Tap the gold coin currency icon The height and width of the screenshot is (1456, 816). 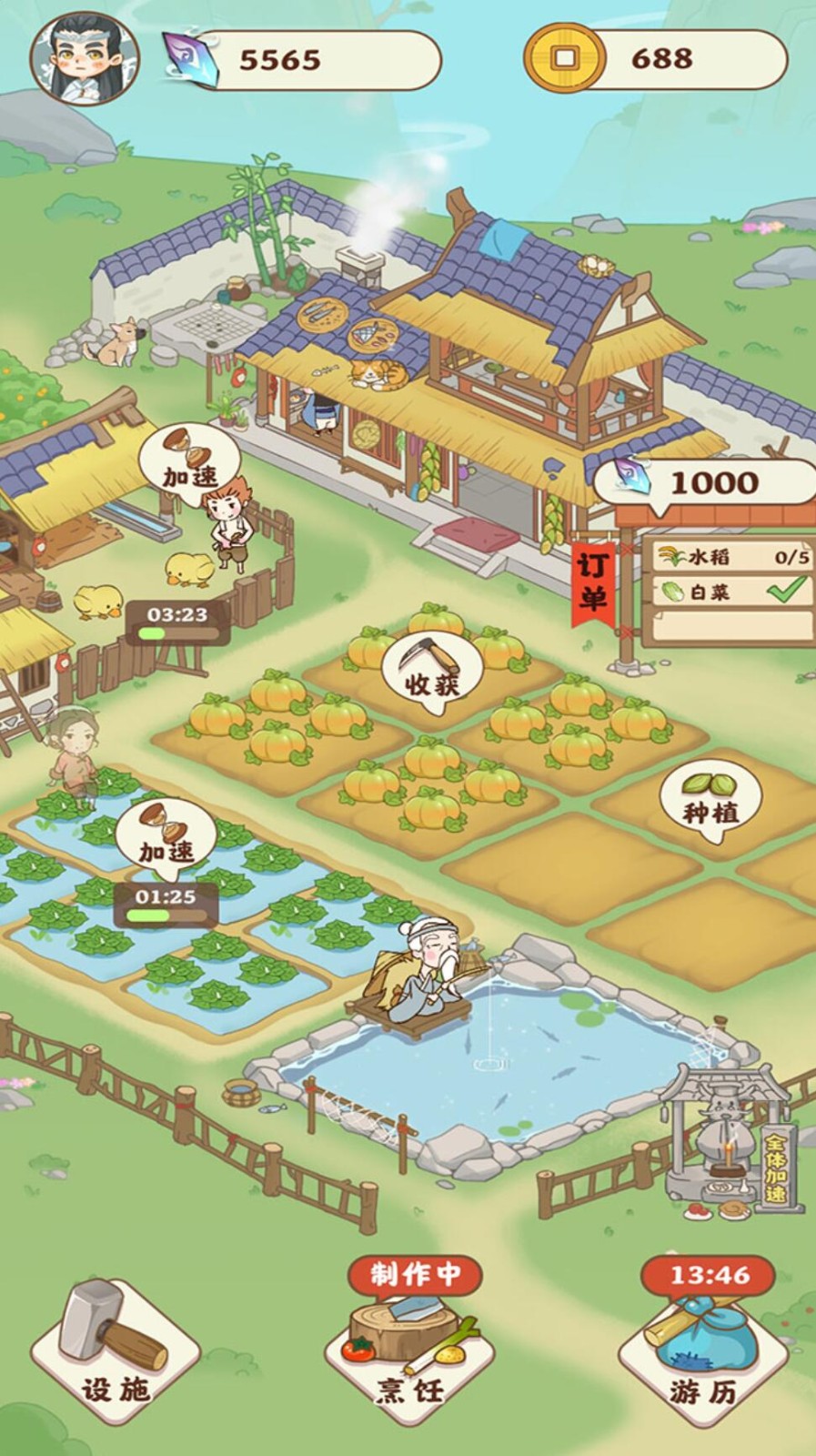coord(564,58)
